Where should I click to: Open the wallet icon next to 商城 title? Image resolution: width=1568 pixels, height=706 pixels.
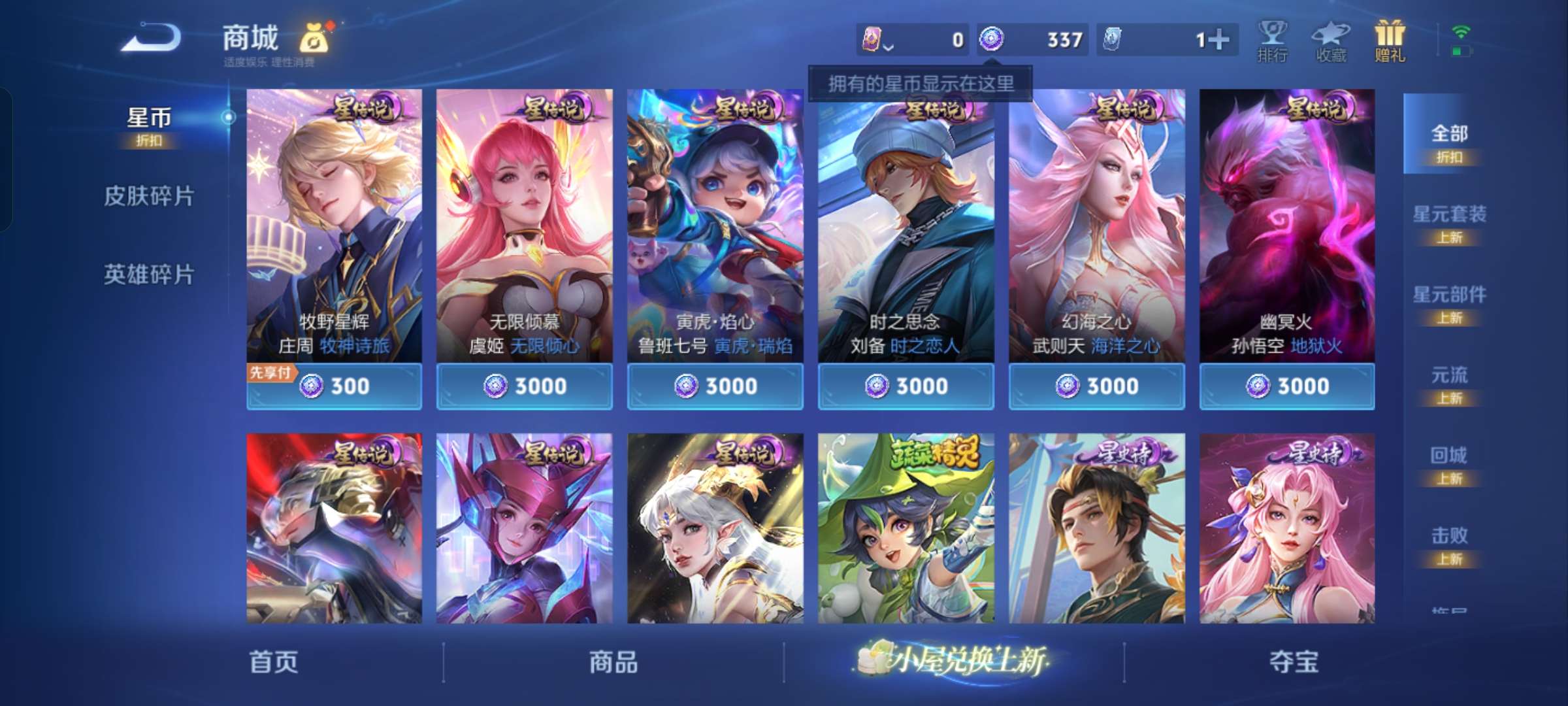(x=312, y=38)
